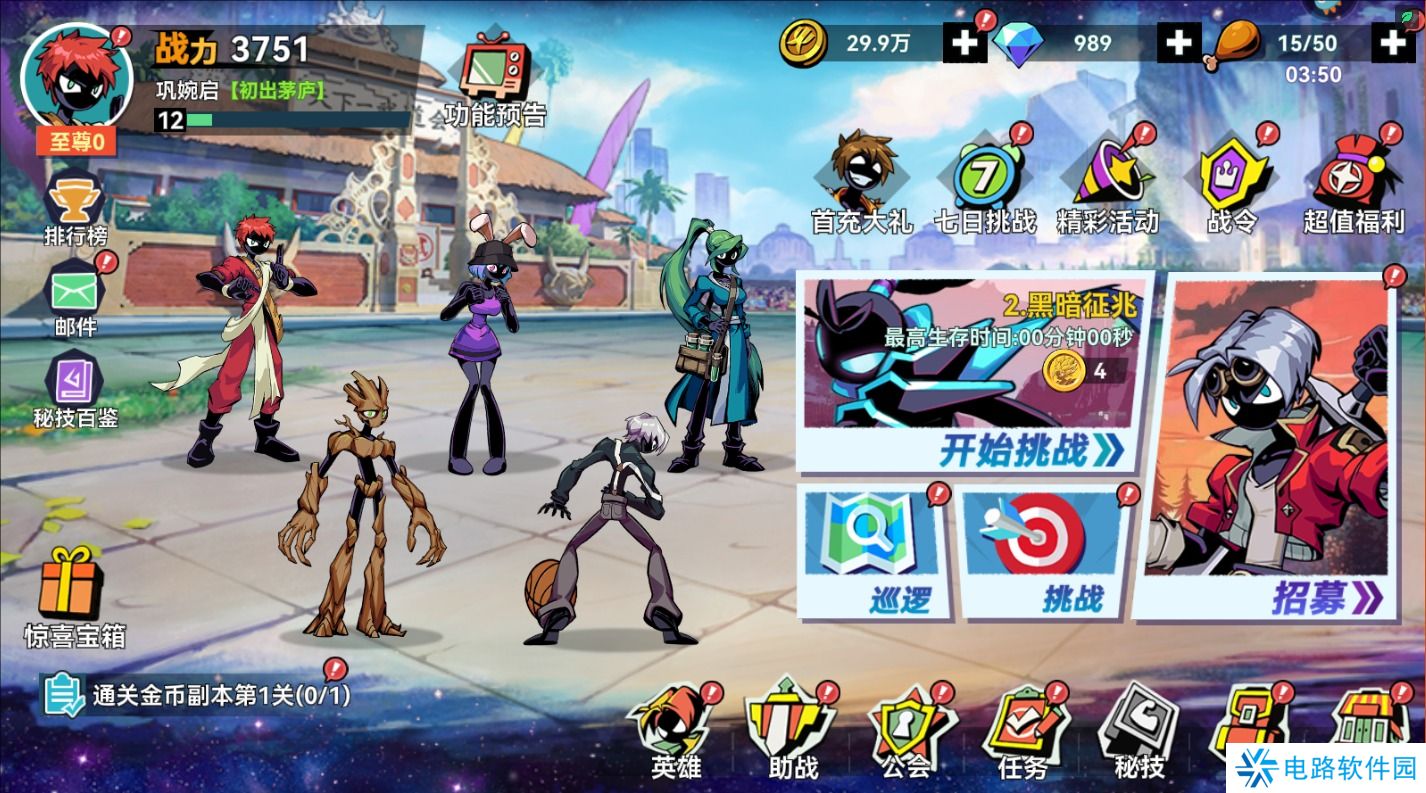Open the 七日挑战 seven-day challenge
Image resolution: width=1426 pixels, height=793 pixels.
click(984, 184)
